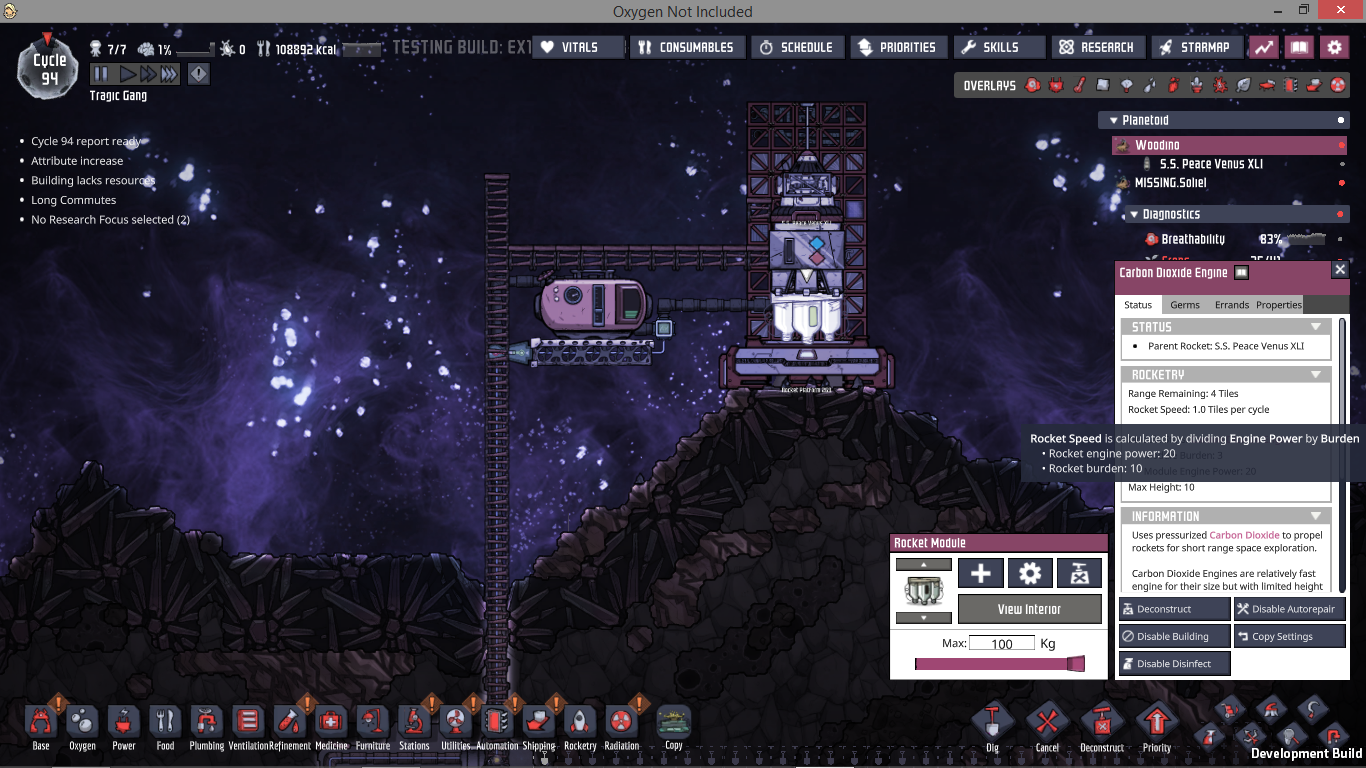The width and height of the screenshot is (1366, 768).
Task: Switch to the Germs tab
Action: coord(1185,305)
